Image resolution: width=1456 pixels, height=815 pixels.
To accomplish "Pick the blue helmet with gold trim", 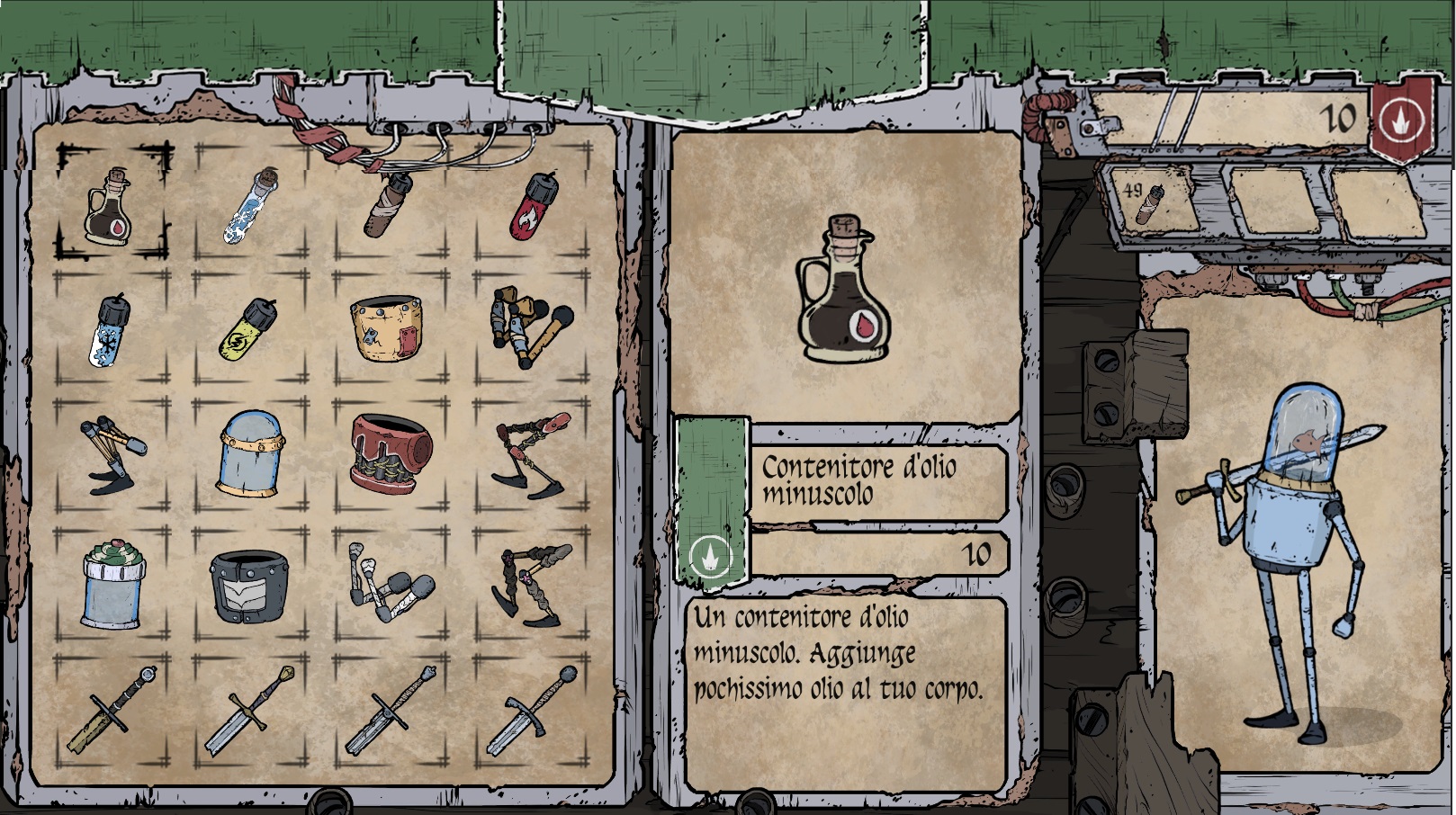I will click(251, 453).
